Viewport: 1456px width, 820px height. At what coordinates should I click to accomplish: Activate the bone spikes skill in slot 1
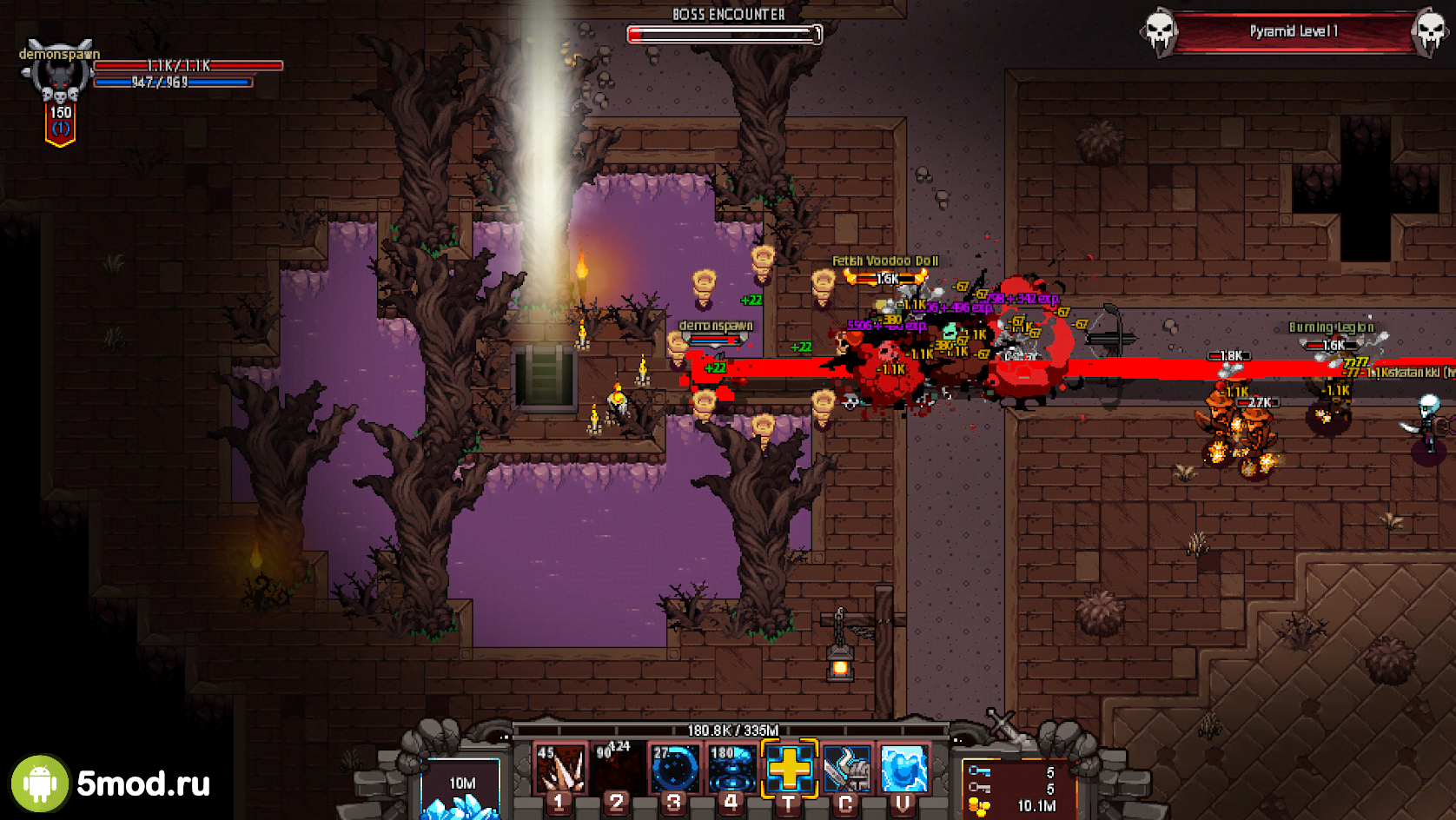tap(559, 769)
